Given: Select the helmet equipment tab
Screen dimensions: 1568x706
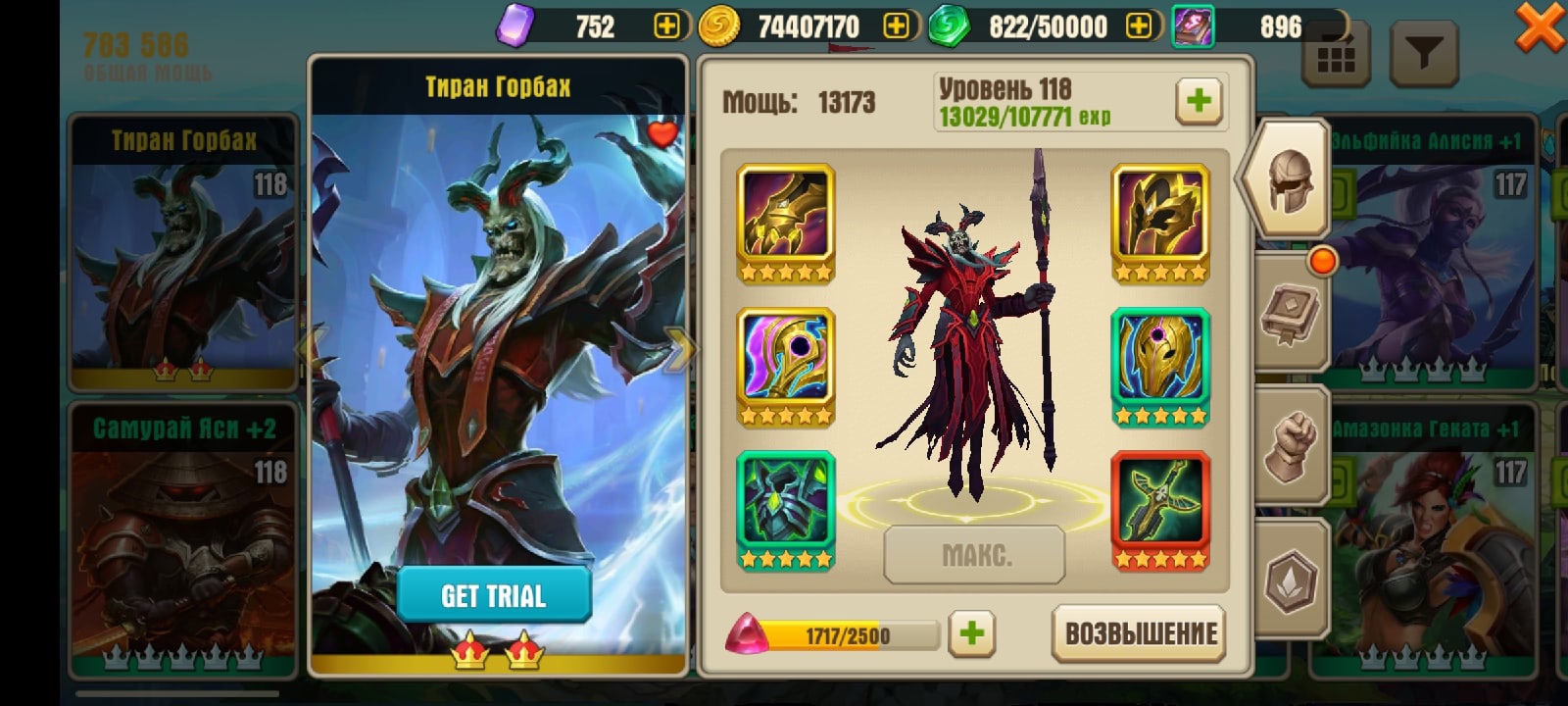Looking at the screenshot, I should (1287, 179).
